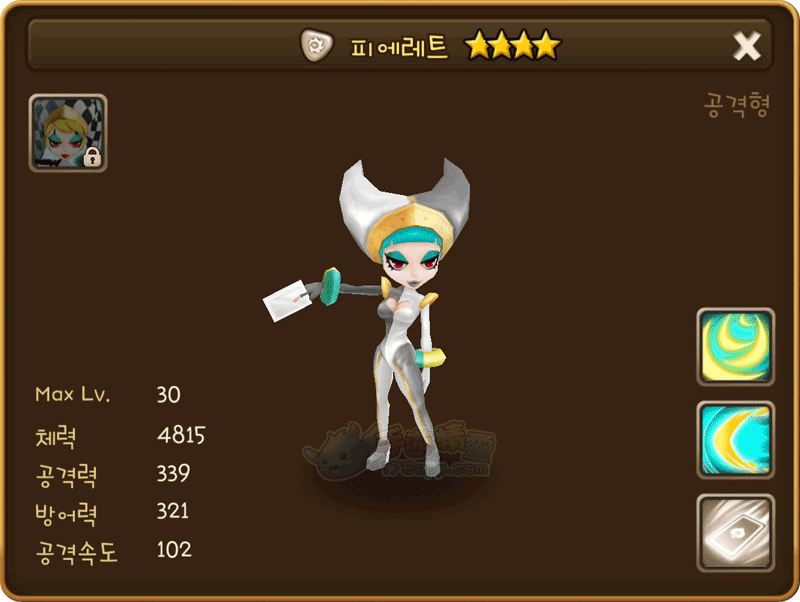View the cyan crescent skill icon
Screen dimensions: 800x602
pyautogui.click(x=735, y=440)
